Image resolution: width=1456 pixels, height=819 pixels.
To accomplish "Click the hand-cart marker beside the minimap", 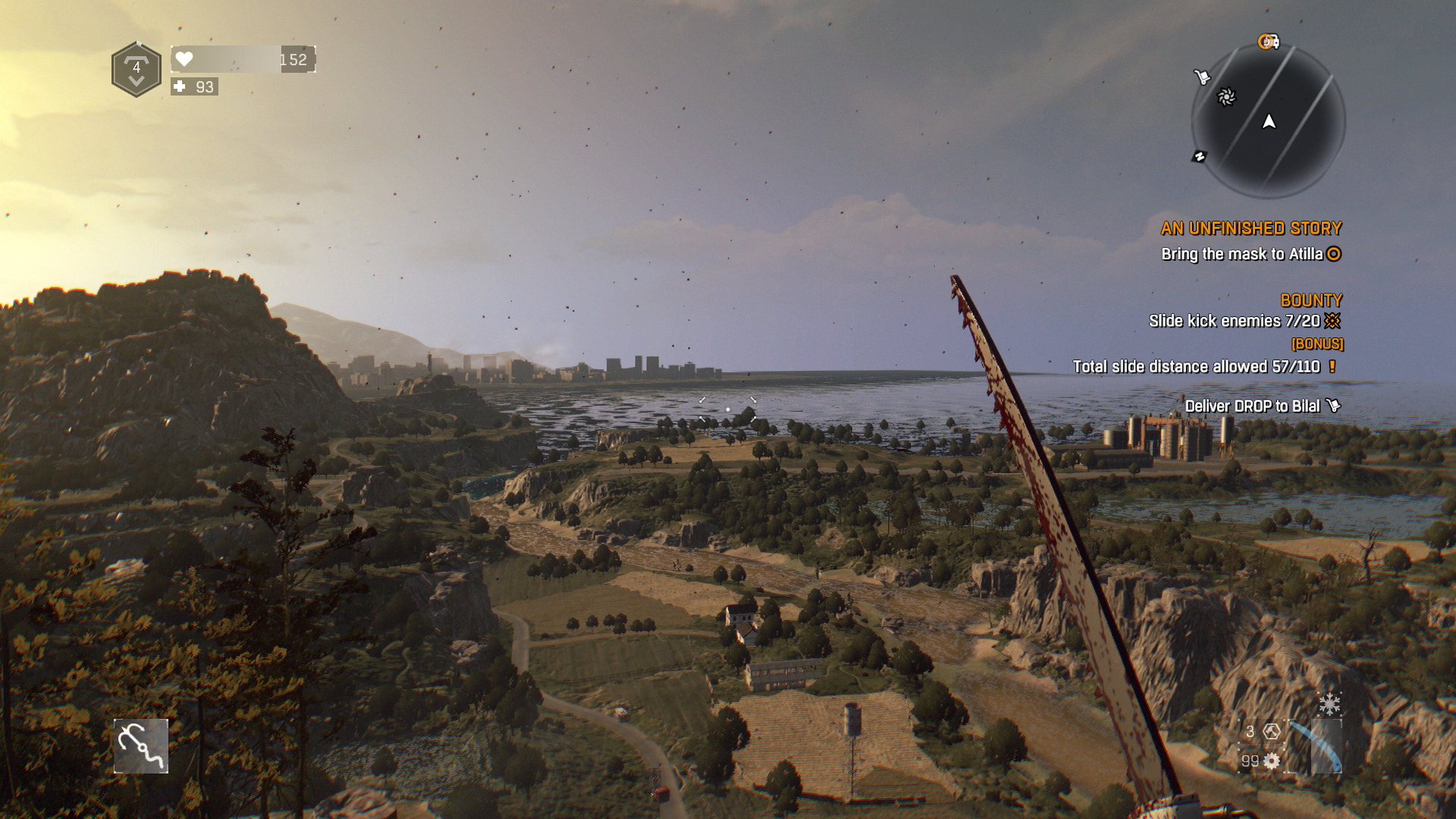I will 1202,77.
